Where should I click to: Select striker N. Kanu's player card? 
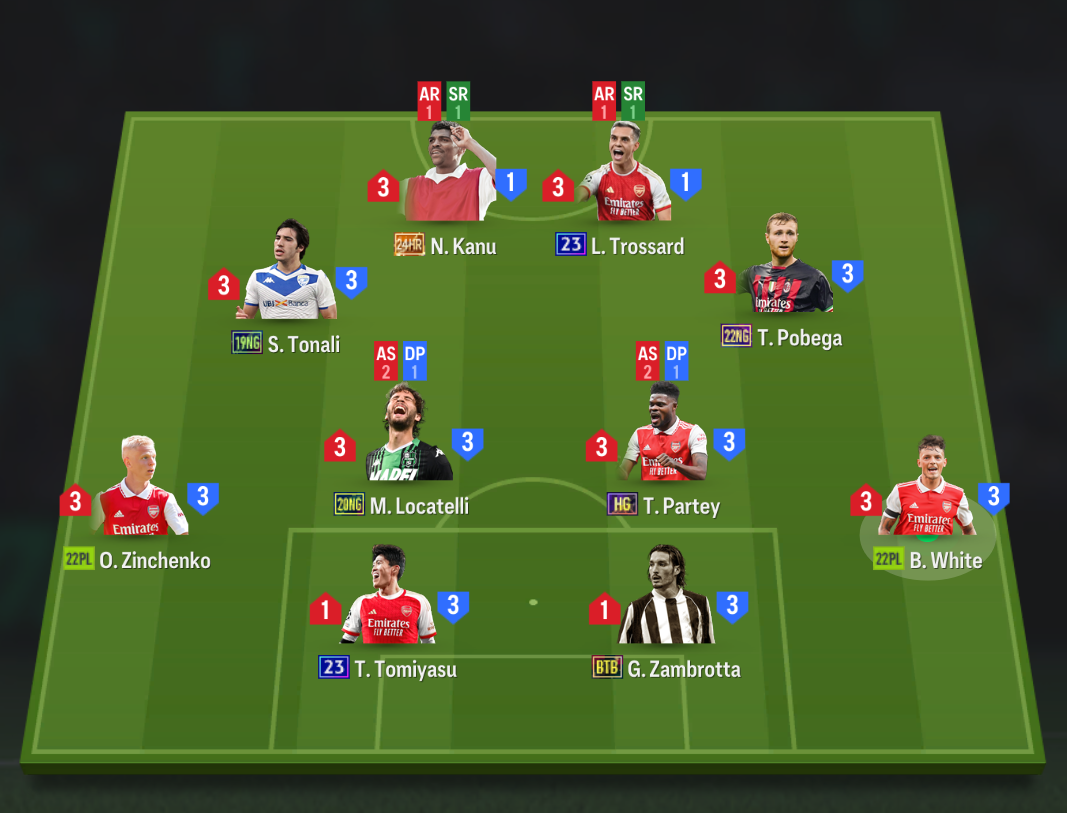(449, 180)
